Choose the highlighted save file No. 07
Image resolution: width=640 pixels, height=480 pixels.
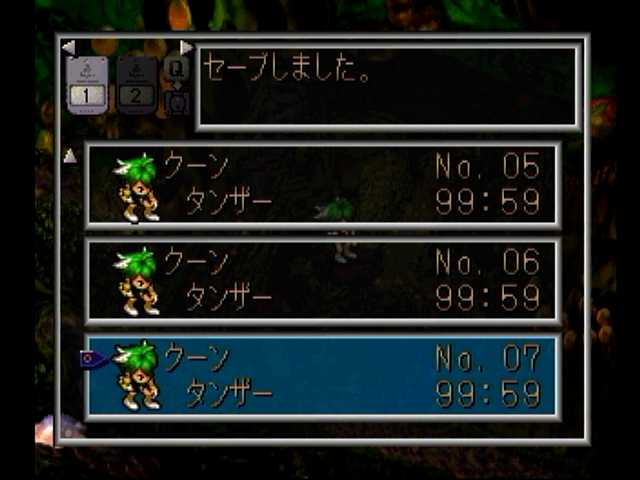322,377
